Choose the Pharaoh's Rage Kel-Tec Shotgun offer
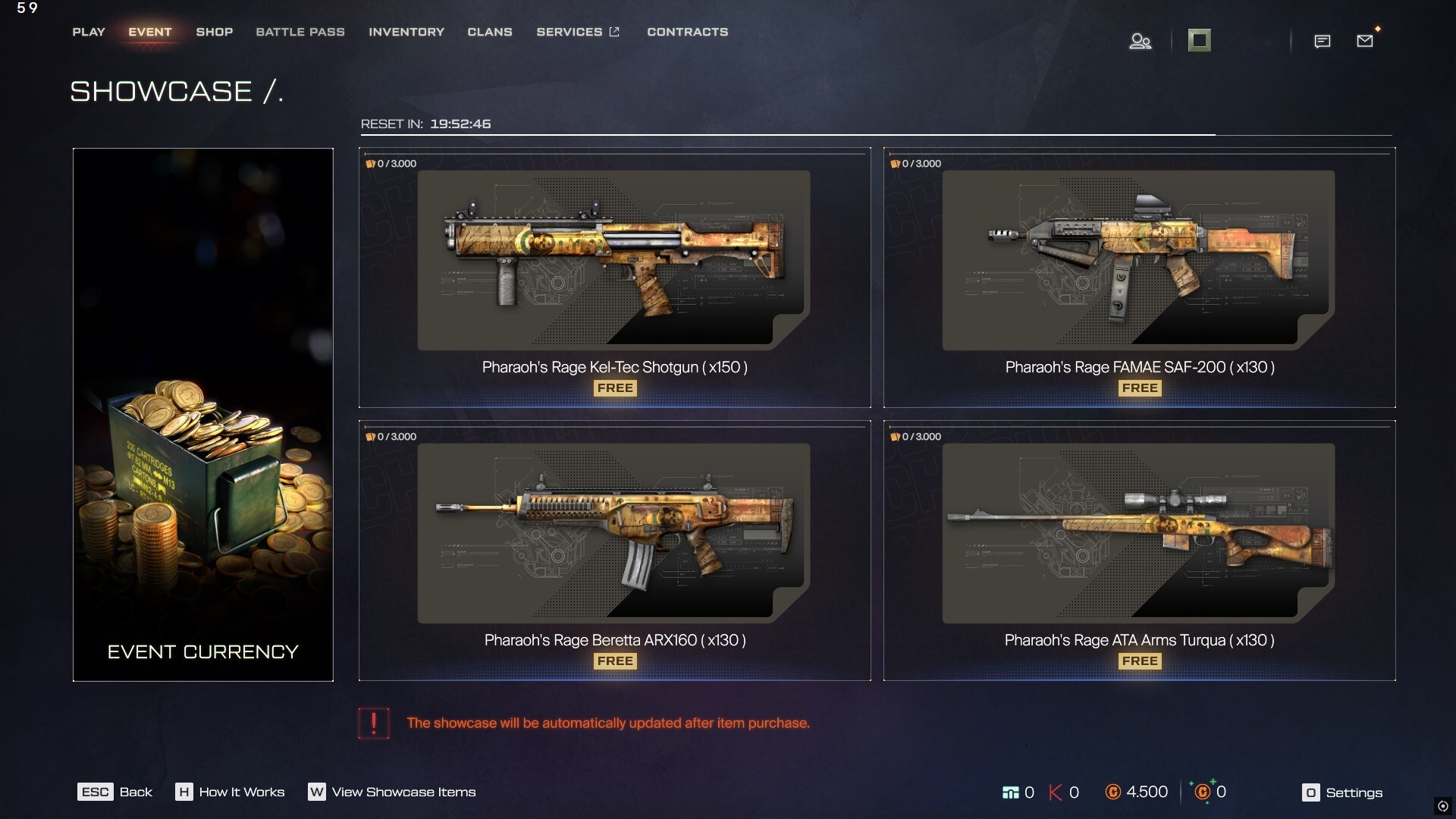The width and height of the screenshot is (1456, 819). click(x=614, y=278)
